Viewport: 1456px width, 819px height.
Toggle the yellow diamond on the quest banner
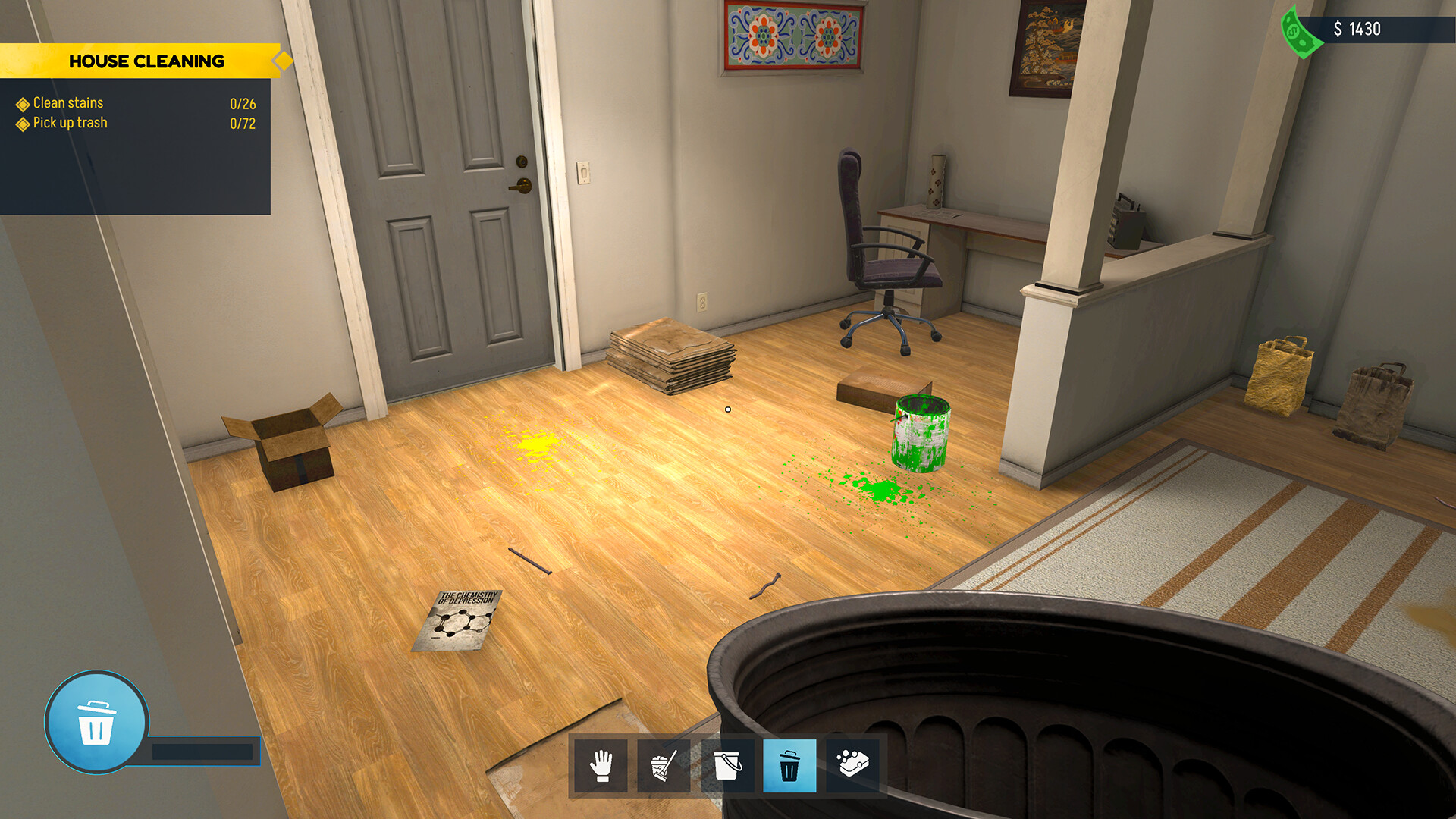(x=284, y=61)
